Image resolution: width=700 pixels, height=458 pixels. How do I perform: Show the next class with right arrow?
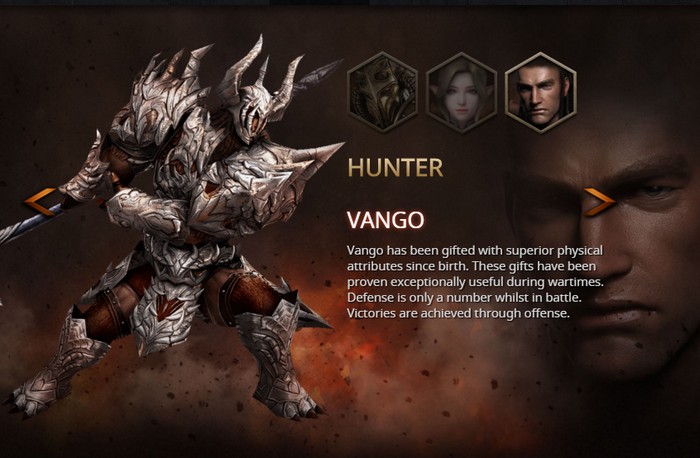[x=598, y=202]
